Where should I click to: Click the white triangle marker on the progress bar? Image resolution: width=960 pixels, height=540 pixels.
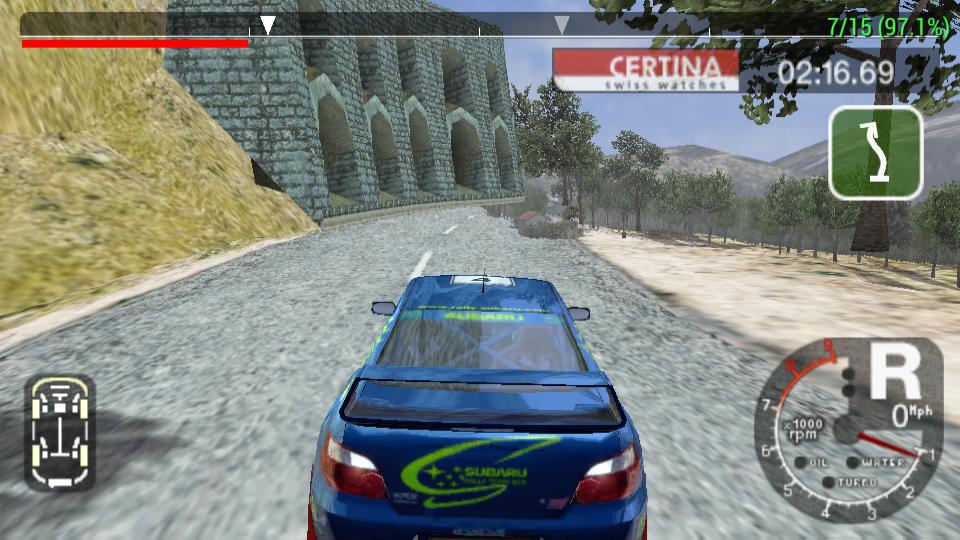pos(268,25)
